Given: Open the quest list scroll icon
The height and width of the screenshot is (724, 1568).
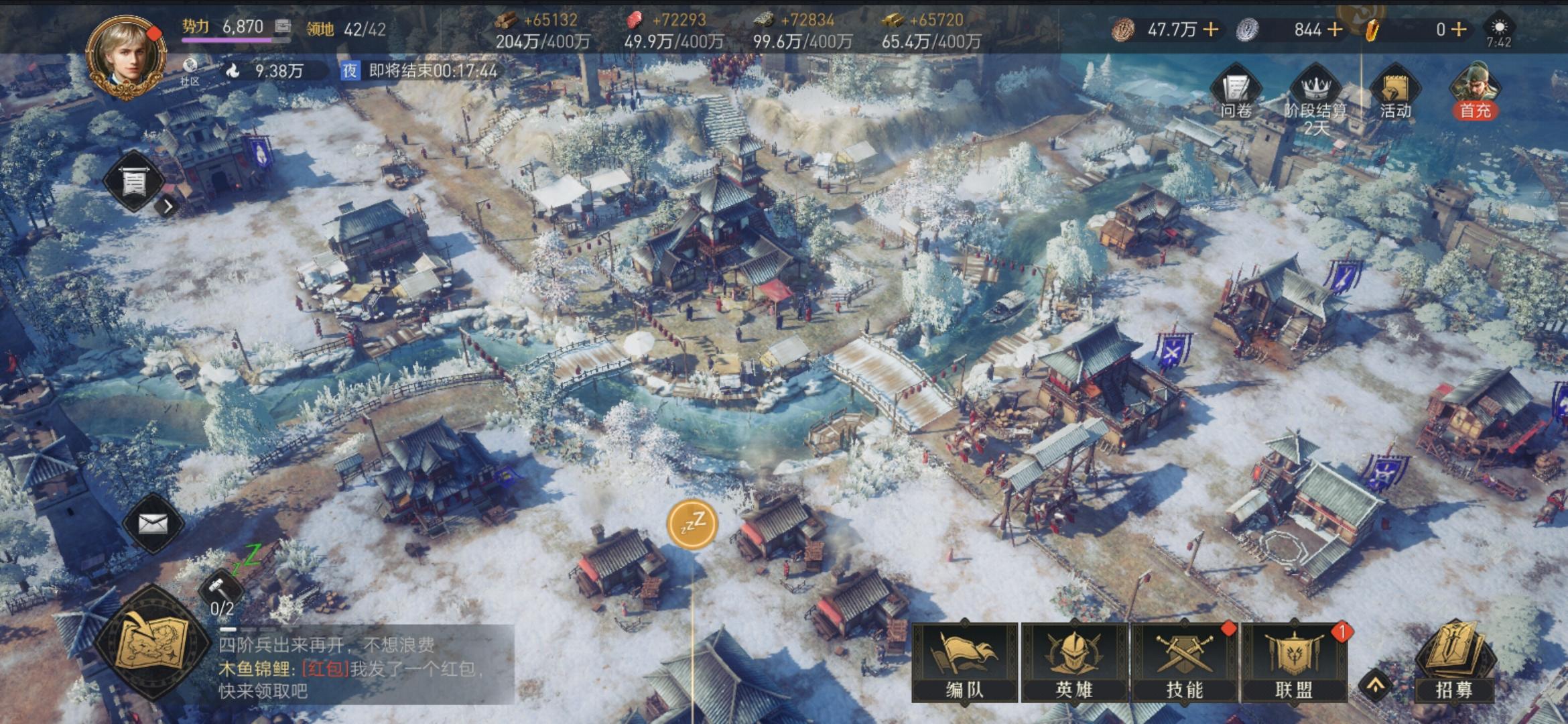Looking at the screenshot, I should (134, 181).
